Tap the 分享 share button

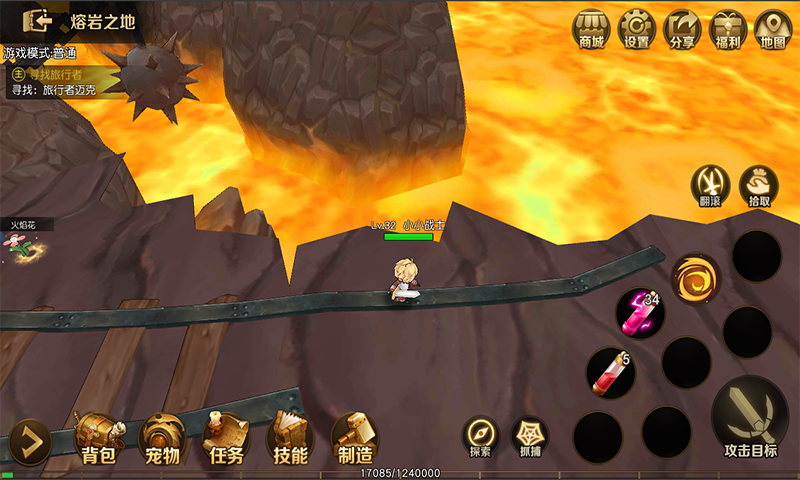coord(683,29)
